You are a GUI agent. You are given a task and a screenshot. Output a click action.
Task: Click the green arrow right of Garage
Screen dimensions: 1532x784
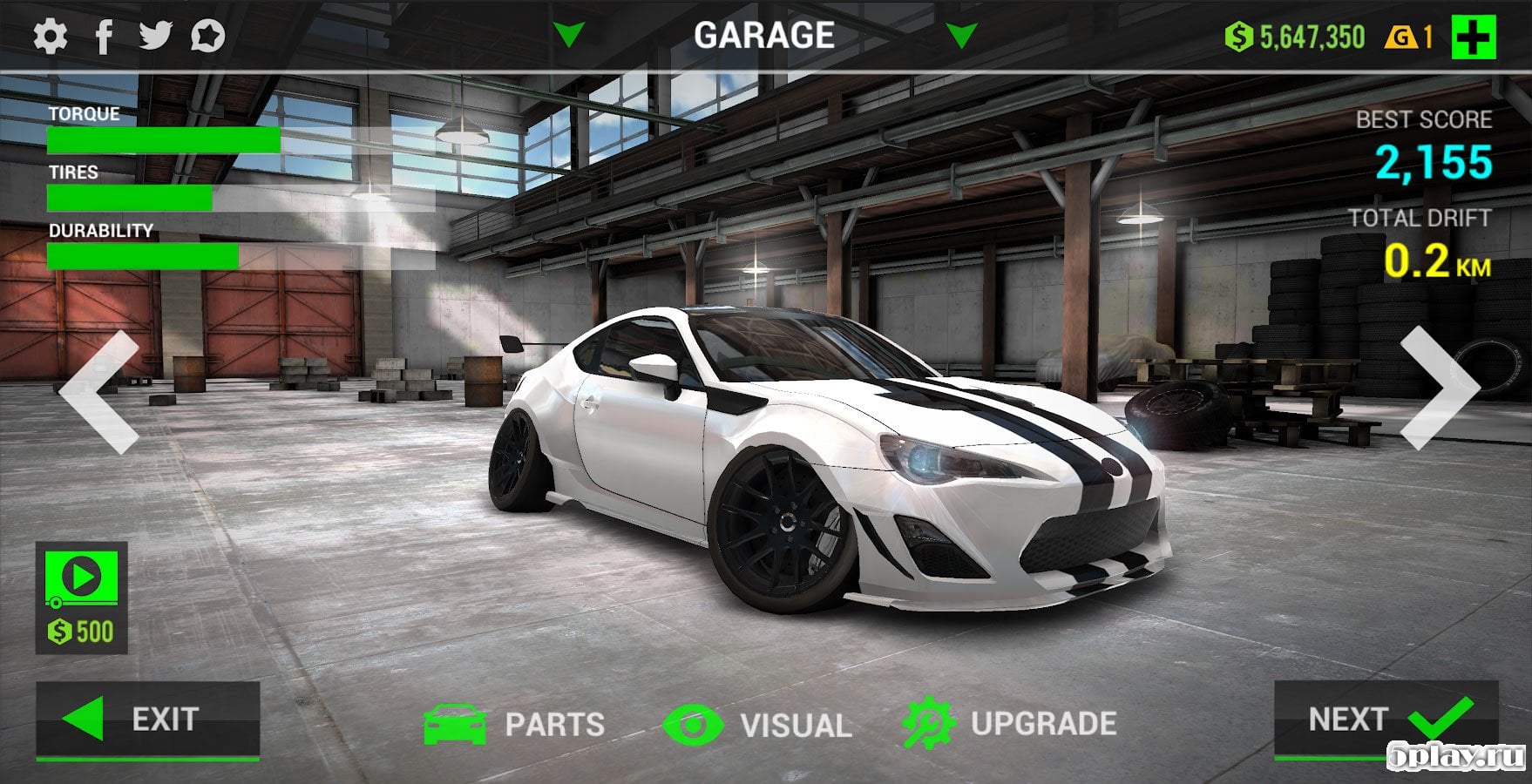960,36
